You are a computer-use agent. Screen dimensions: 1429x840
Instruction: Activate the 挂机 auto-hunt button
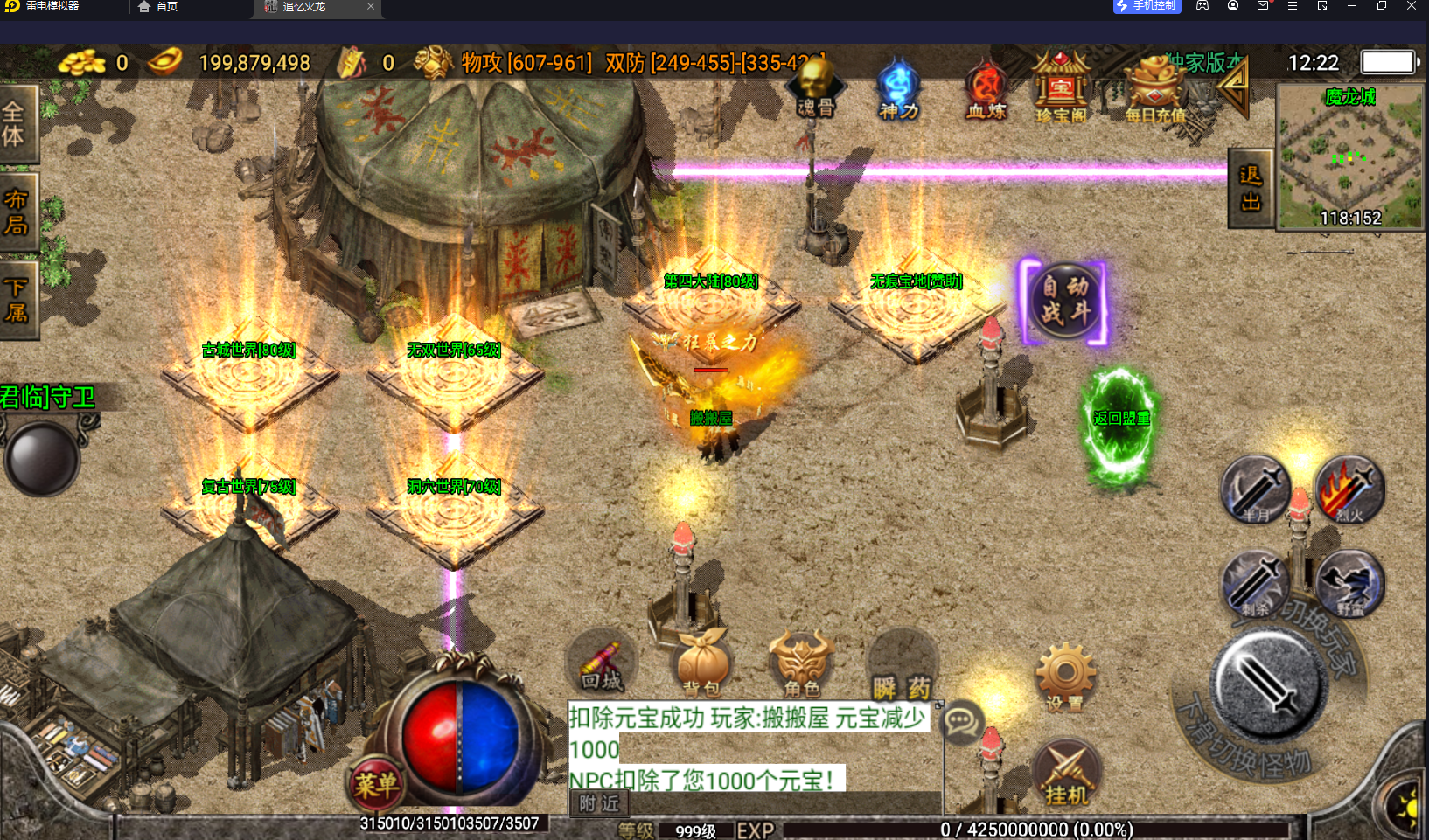click(1066, 775)
